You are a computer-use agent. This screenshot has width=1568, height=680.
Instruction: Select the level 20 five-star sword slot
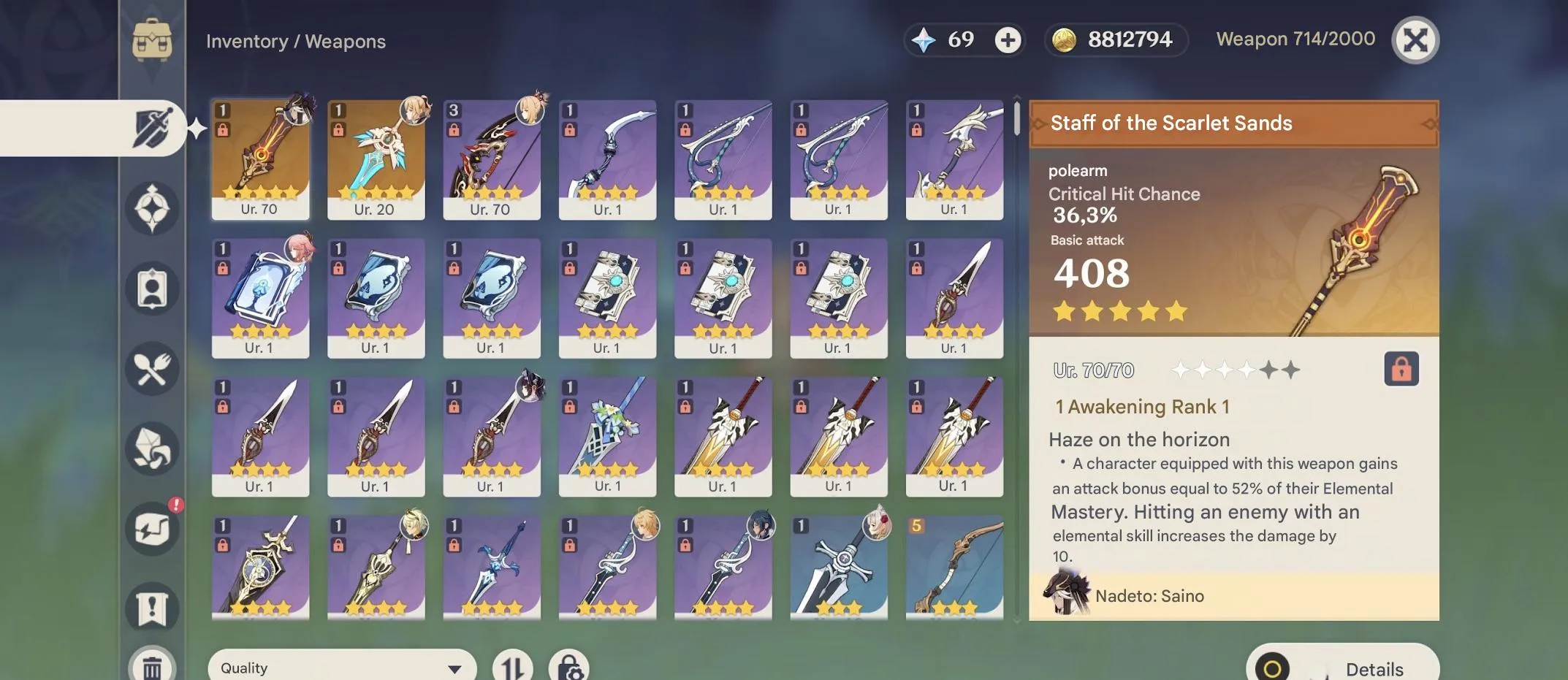tap(376, 159)
